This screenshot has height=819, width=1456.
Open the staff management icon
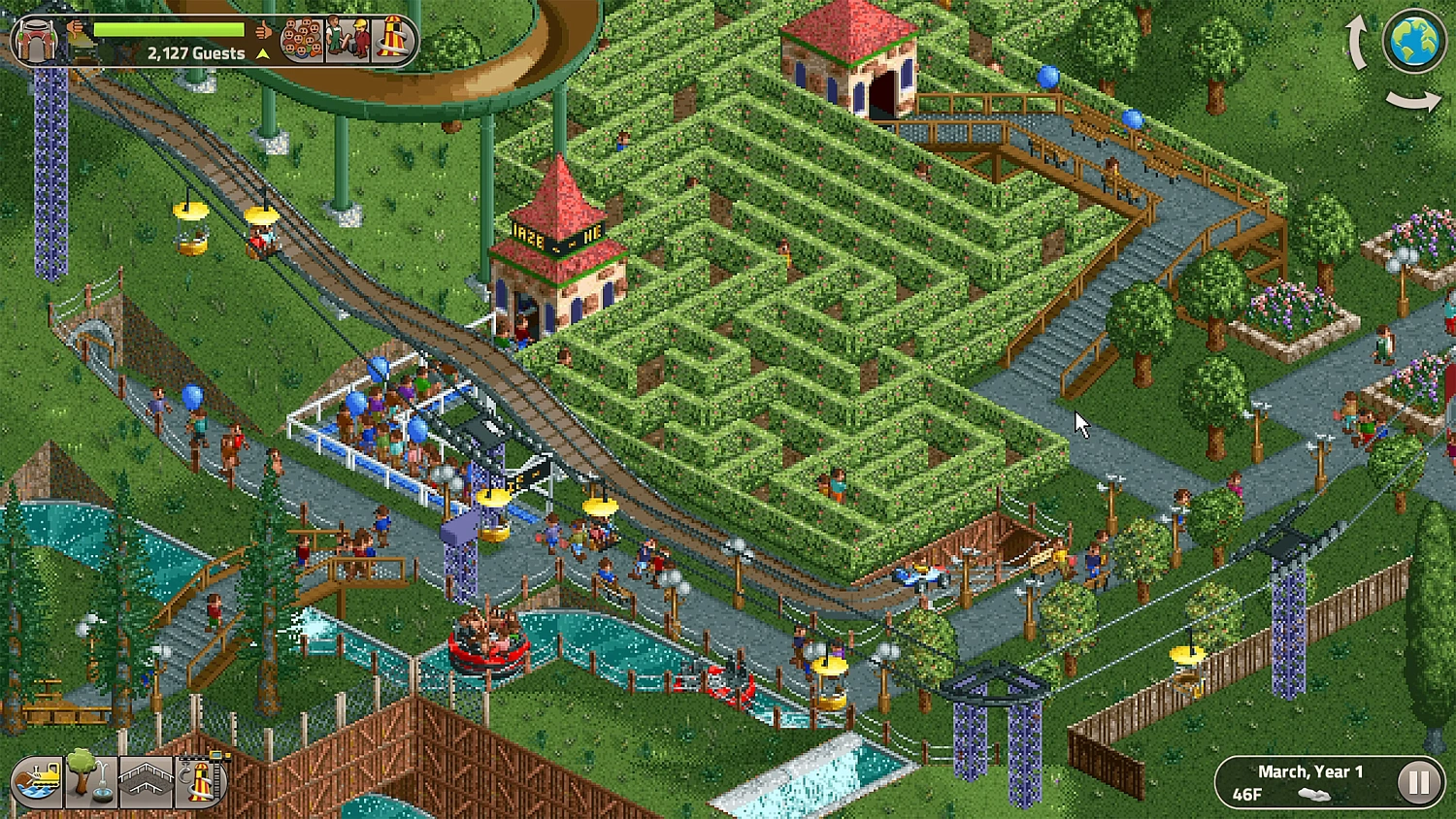coord(347,39)
